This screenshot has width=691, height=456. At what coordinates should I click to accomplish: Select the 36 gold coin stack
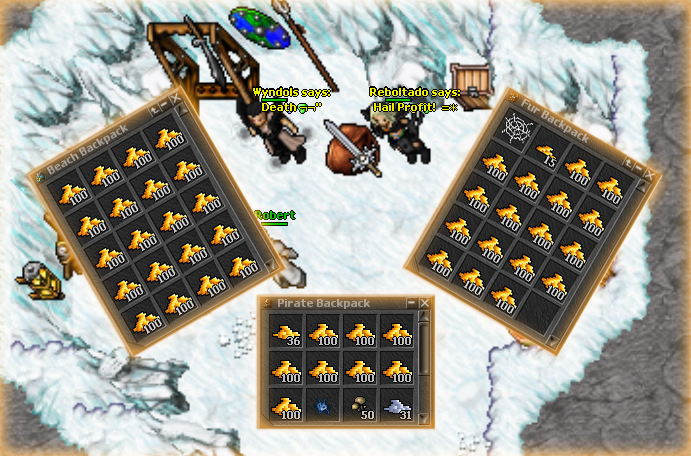pyautogui.click(x=286, y=333)
